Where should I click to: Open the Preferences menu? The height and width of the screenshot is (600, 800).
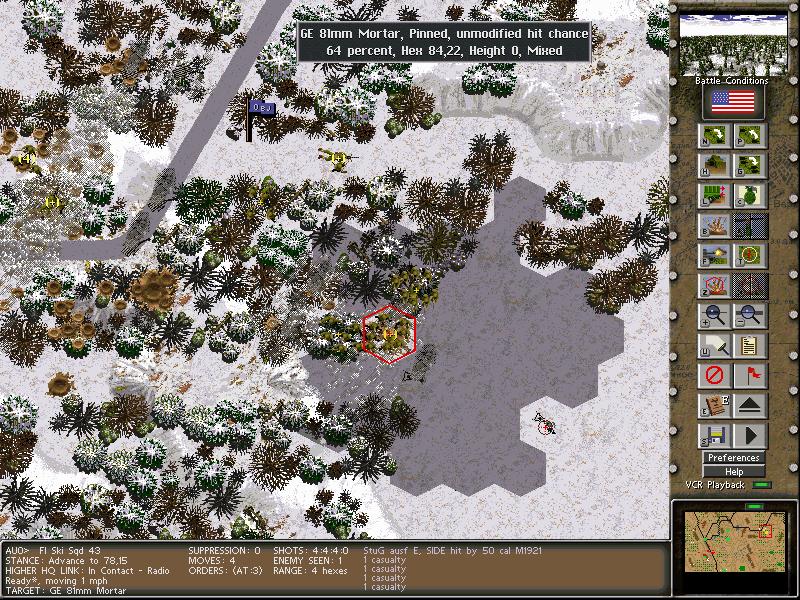pyautogui.click(x=734, y=458)
